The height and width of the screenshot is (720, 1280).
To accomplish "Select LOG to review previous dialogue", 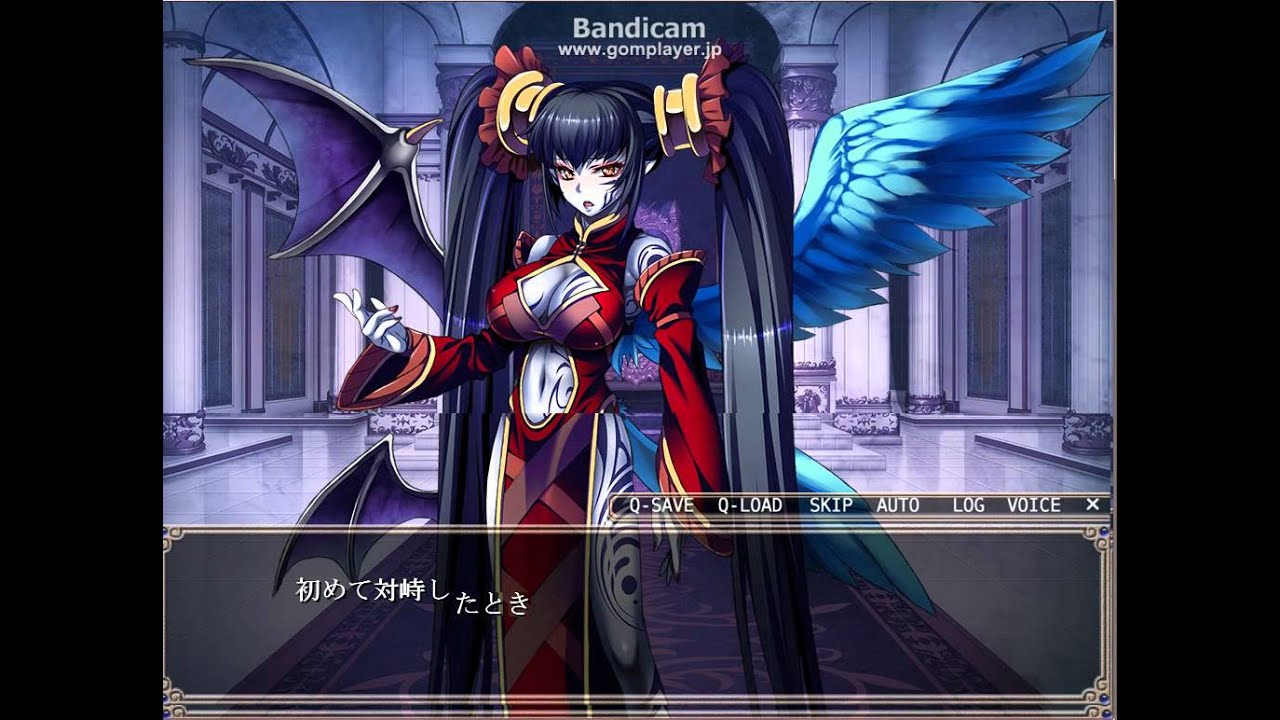I will [x=969, y=505].
